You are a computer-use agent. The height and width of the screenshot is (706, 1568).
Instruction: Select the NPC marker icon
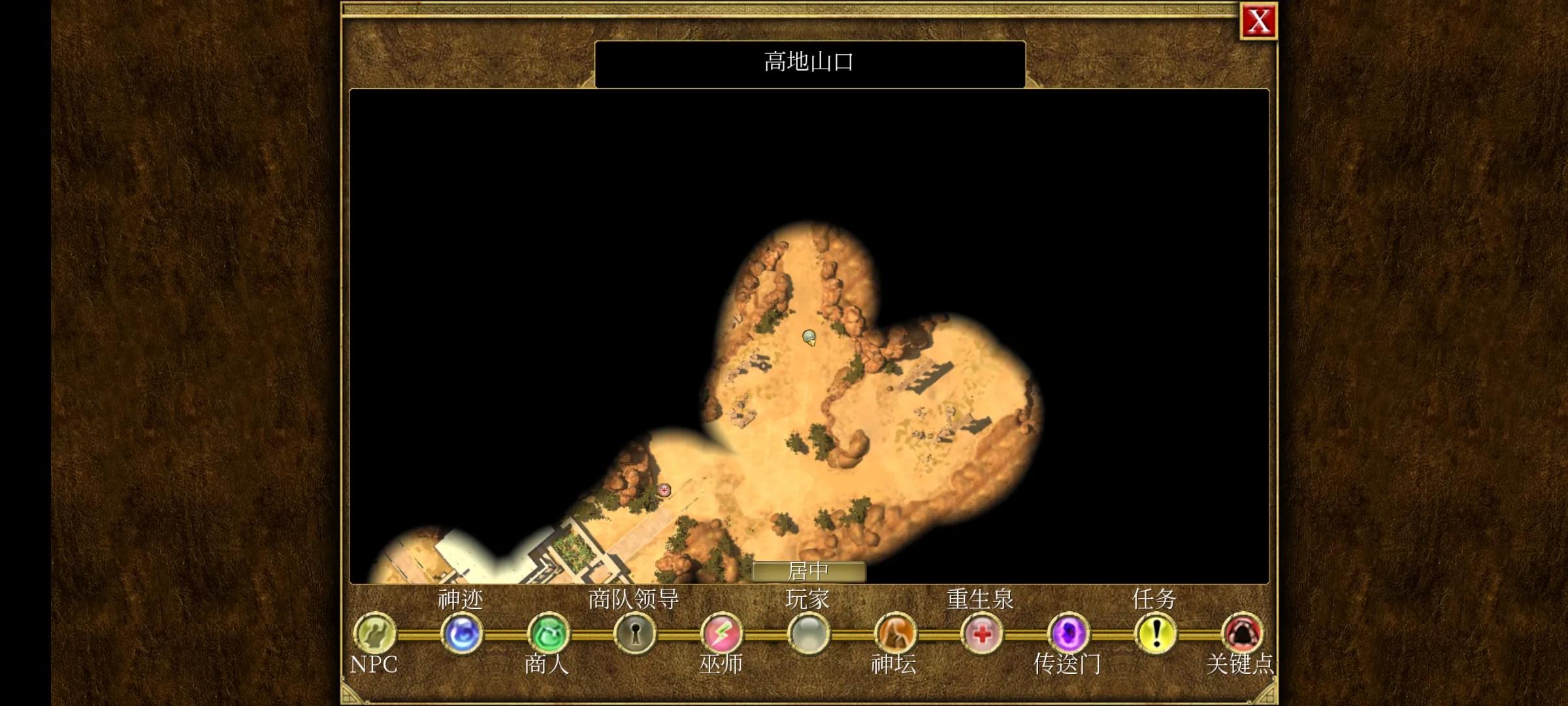[x=374, y=633]
